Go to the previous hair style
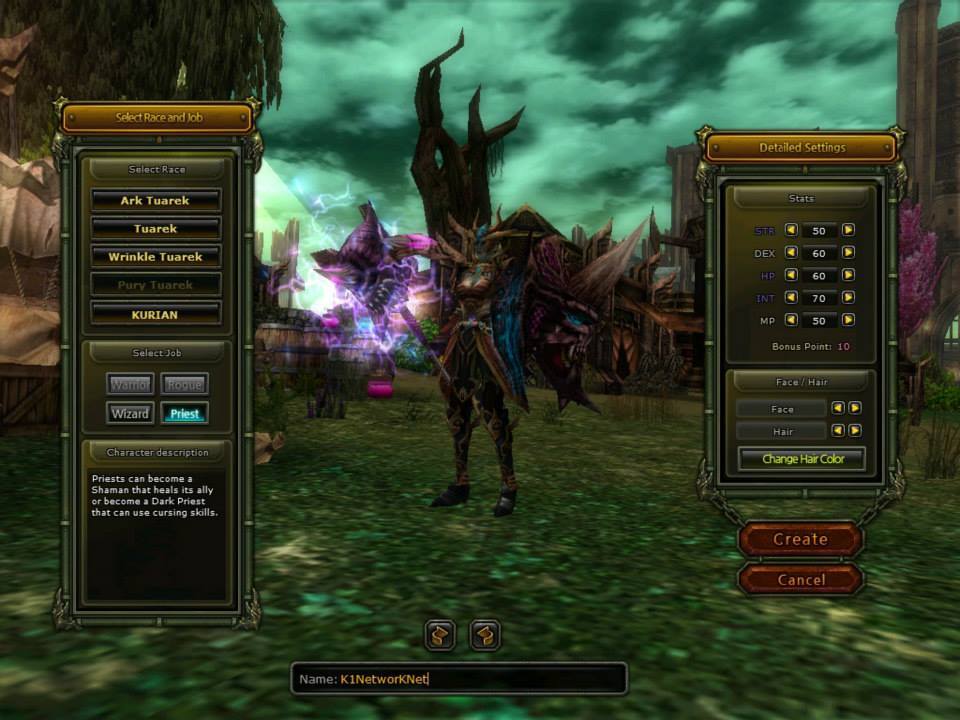 tap(838, 430)
